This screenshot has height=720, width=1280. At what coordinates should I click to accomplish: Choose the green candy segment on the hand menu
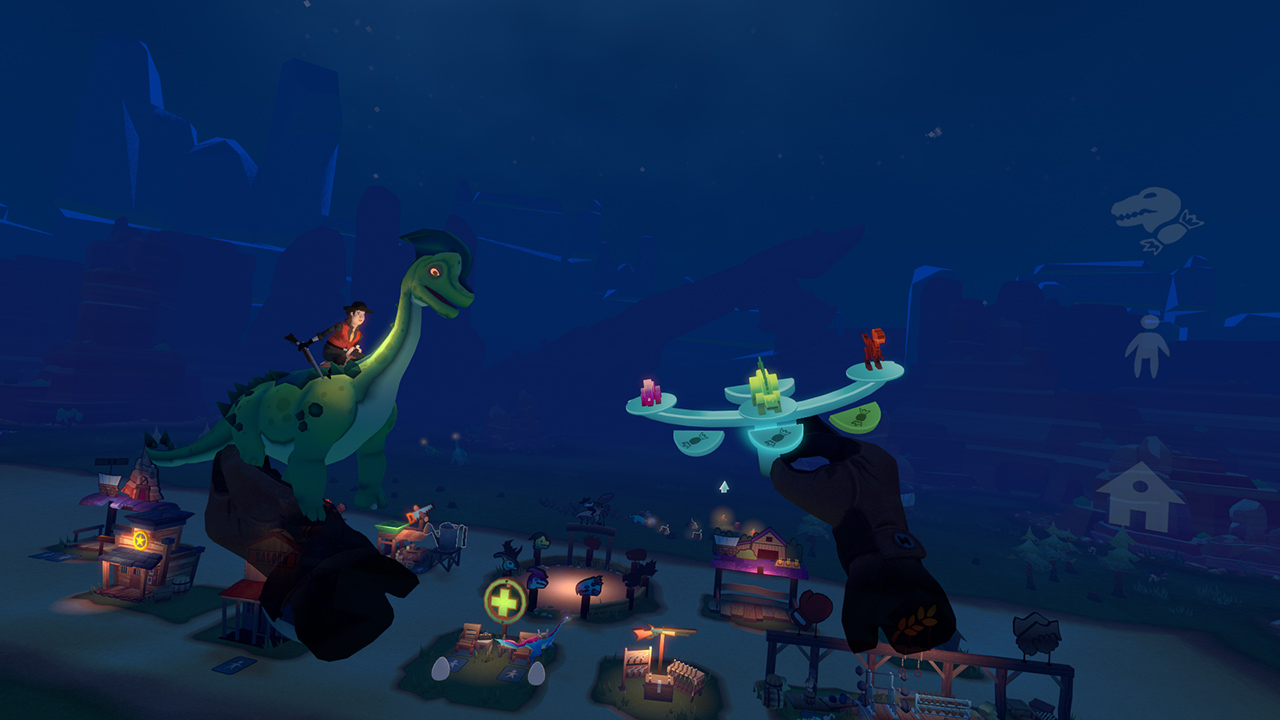(857, 417)
